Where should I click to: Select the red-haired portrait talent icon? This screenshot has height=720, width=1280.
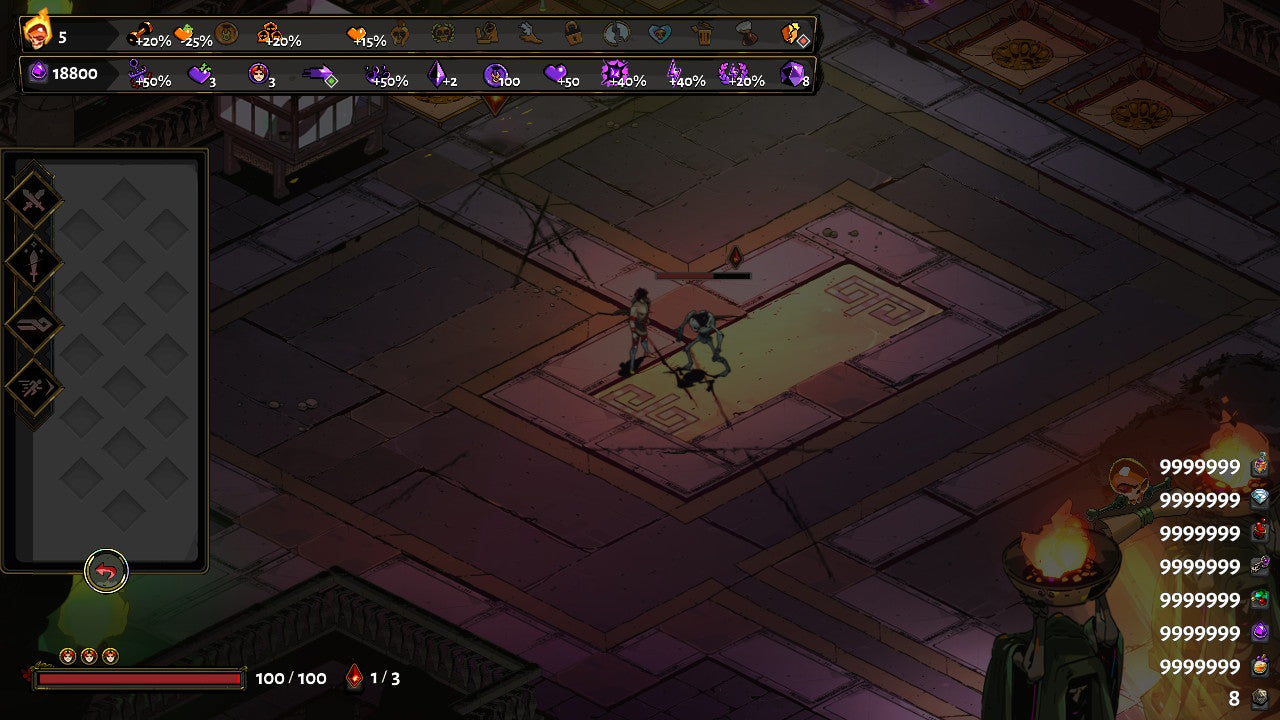pyautogui.click(x=258, y=73)
